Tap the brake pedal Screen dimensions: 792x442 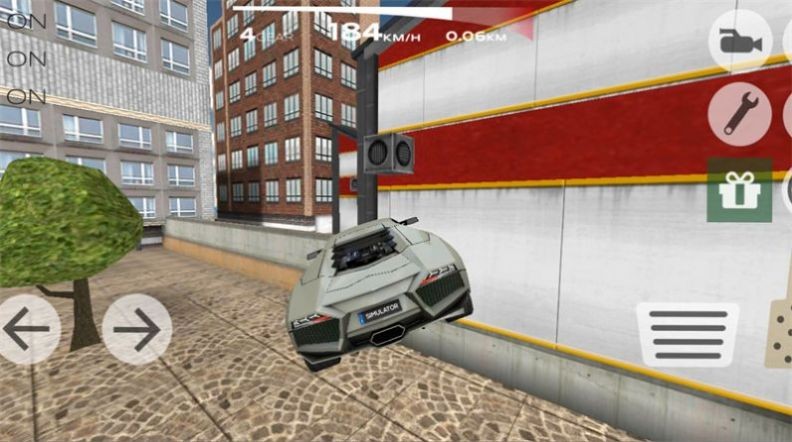[688, 335]
